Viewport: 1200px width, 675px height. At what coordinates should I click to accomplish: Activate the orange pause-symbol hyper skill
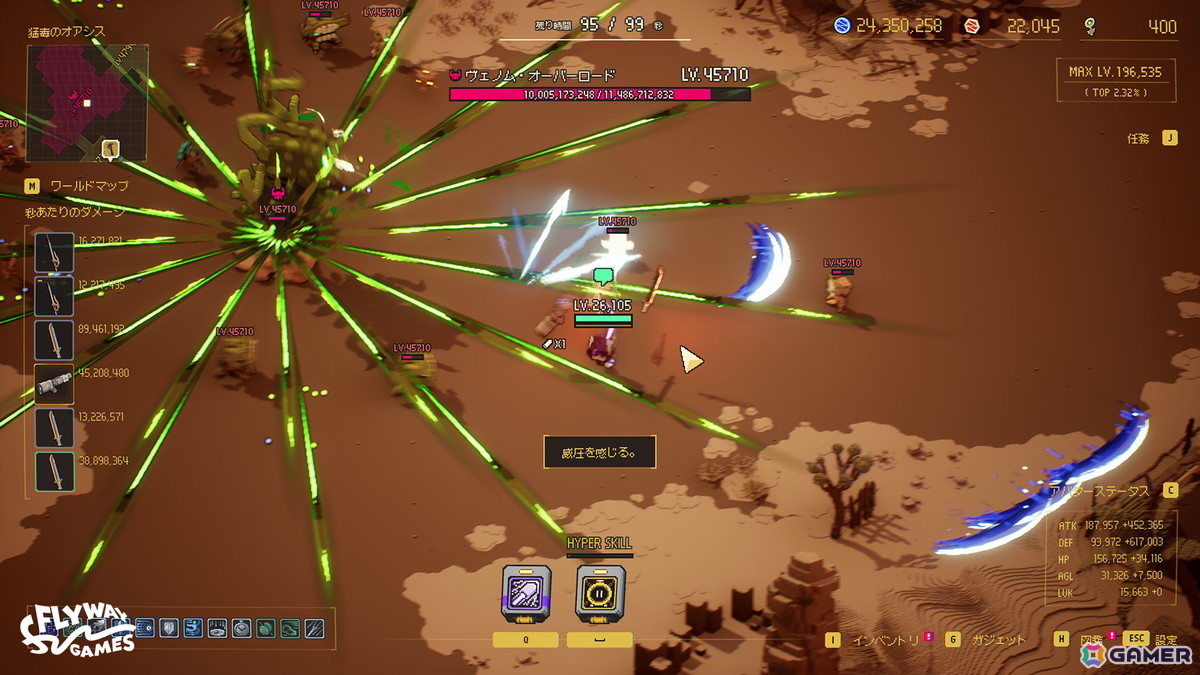(x=600, y=594)
